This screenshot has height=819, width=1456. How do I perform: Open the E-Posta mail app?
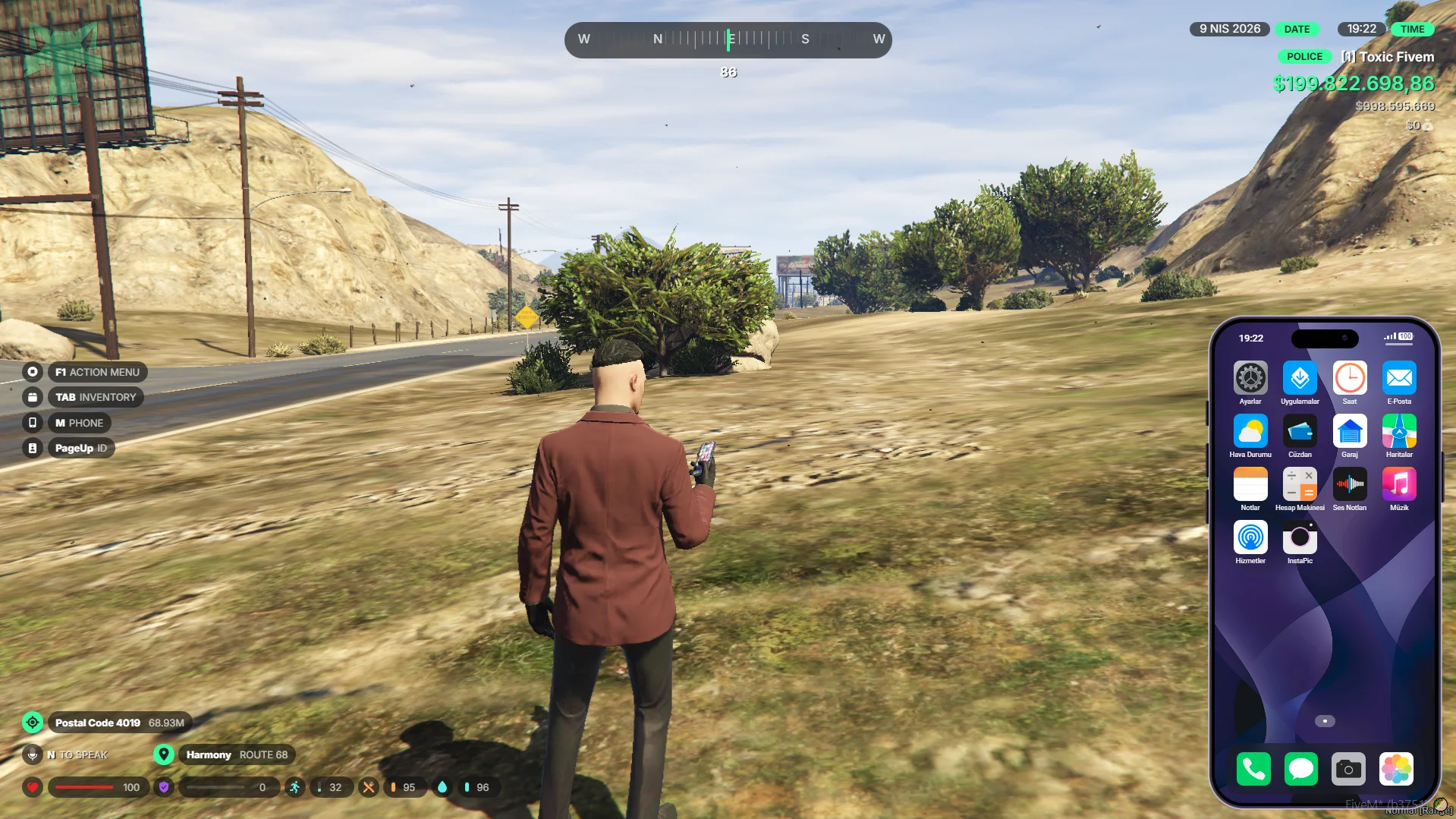click(1398, 378)
